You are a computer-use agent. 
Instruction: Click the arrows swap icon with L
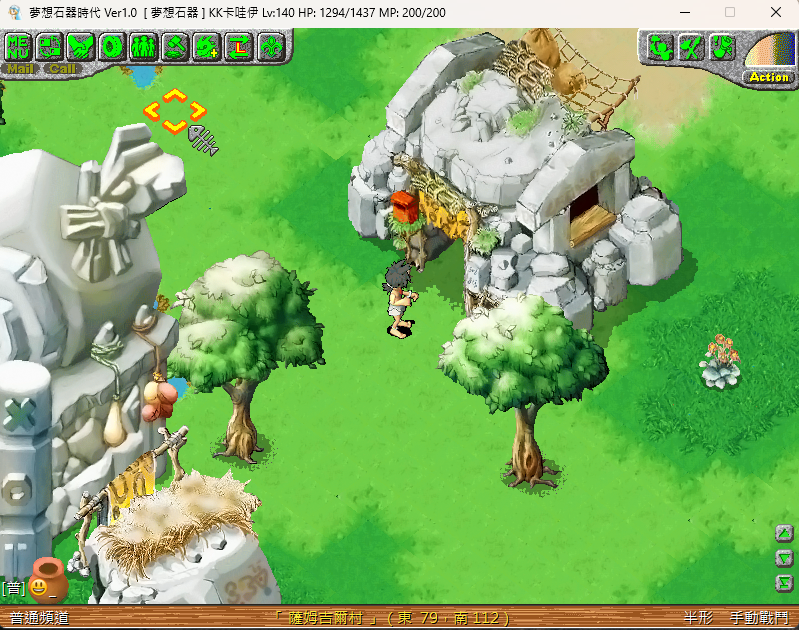coord(238,46)
